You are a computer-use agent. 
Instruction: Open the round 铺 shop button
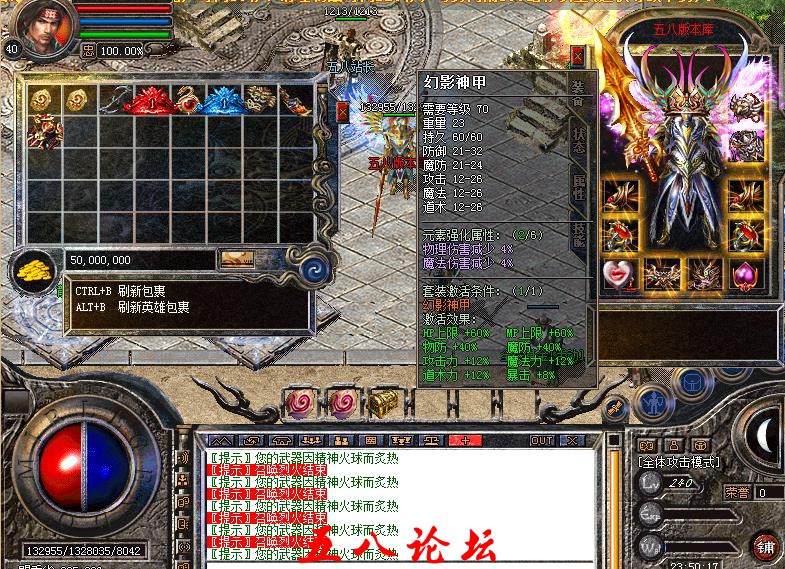point(764,545)
